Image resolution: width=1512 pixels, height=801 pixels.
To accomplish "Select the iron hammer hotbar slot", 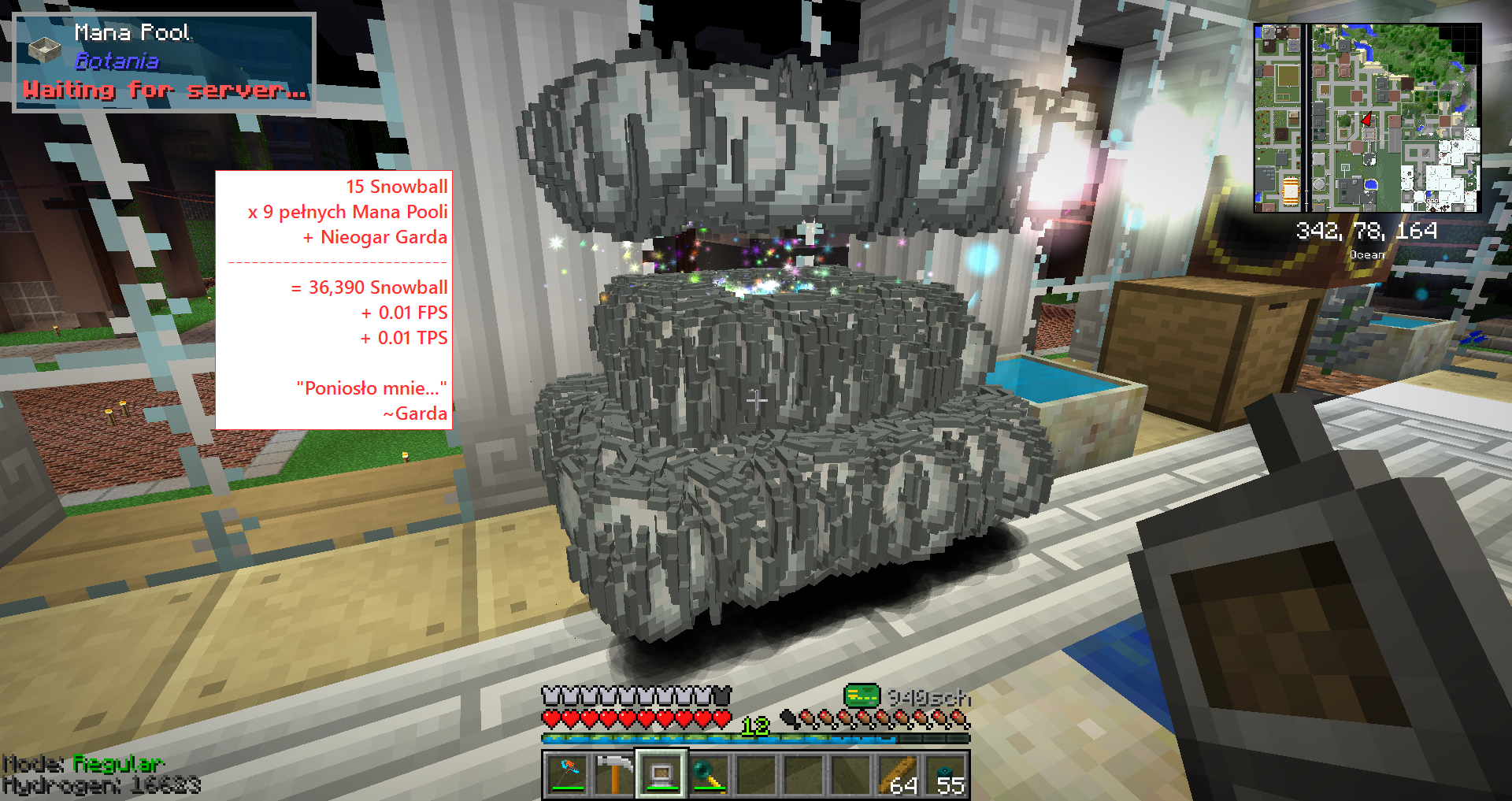I will pos(613,774).
